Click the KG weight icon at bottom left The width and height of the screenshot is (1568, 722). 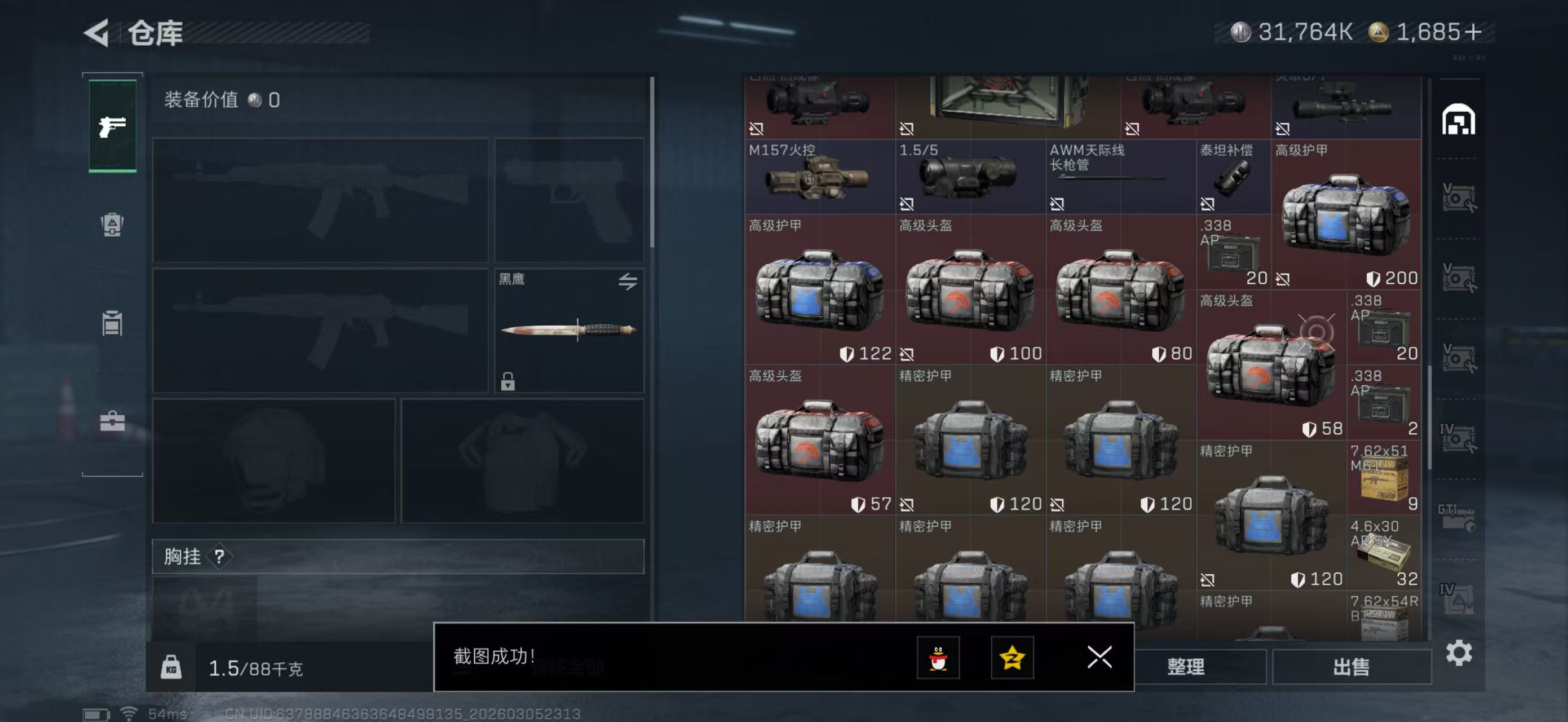coord(173,668)
